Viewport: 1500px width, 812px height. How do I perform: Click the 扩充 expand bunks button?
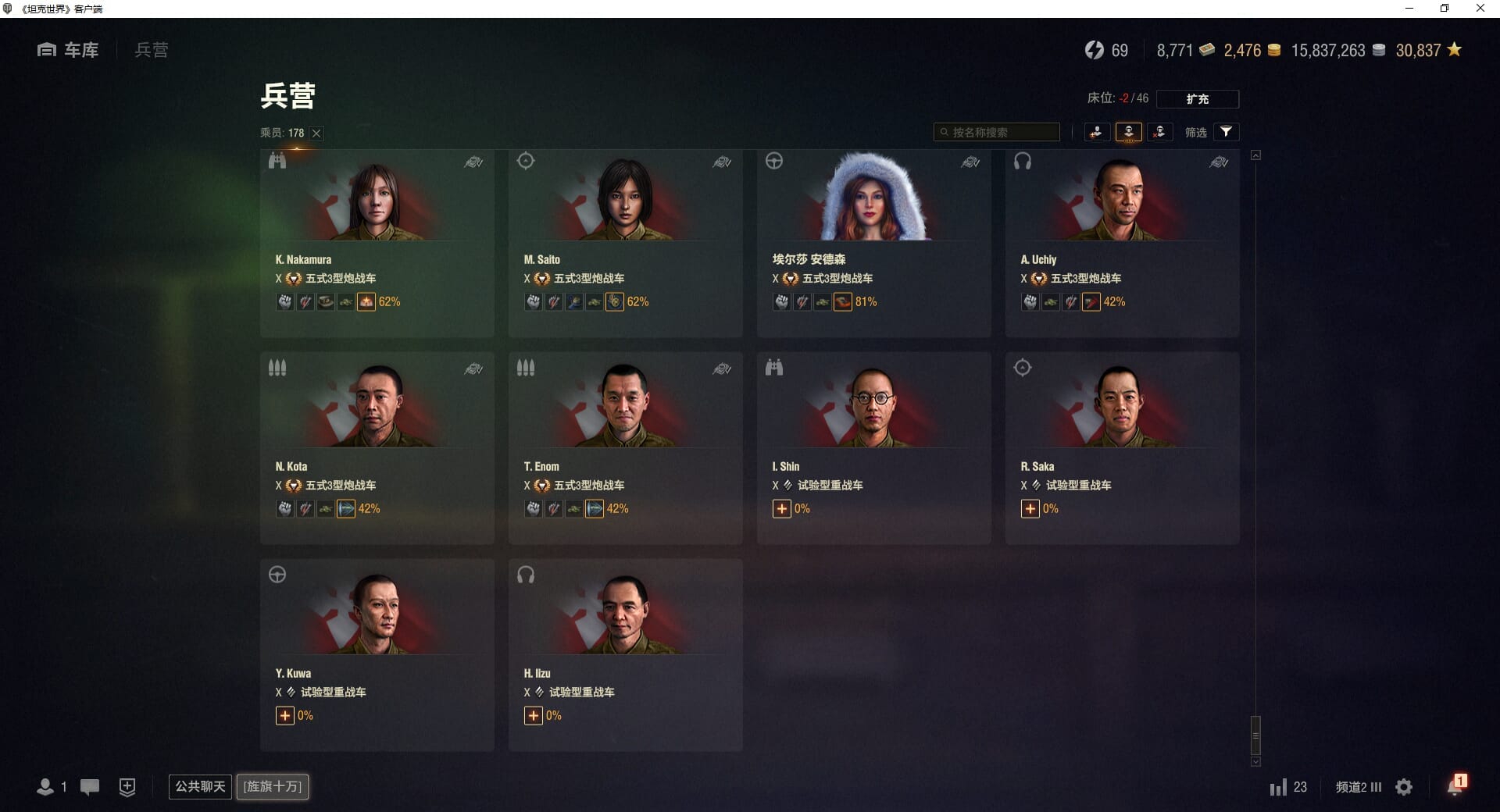click(1197, 99)
